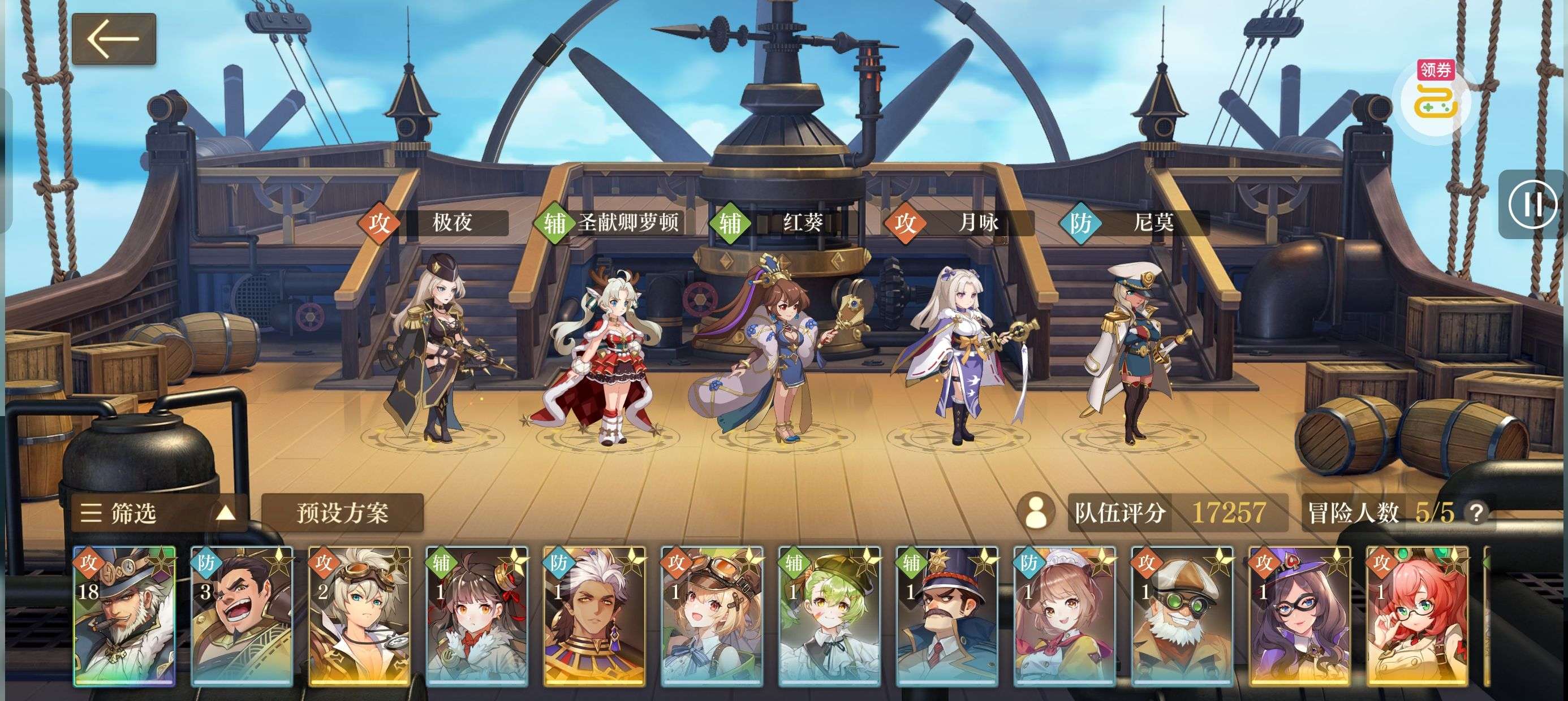The image size is (1568, 701).
Task: Choose the level 2 goggles boy attacker card
Action: click(x=359, y=616)
